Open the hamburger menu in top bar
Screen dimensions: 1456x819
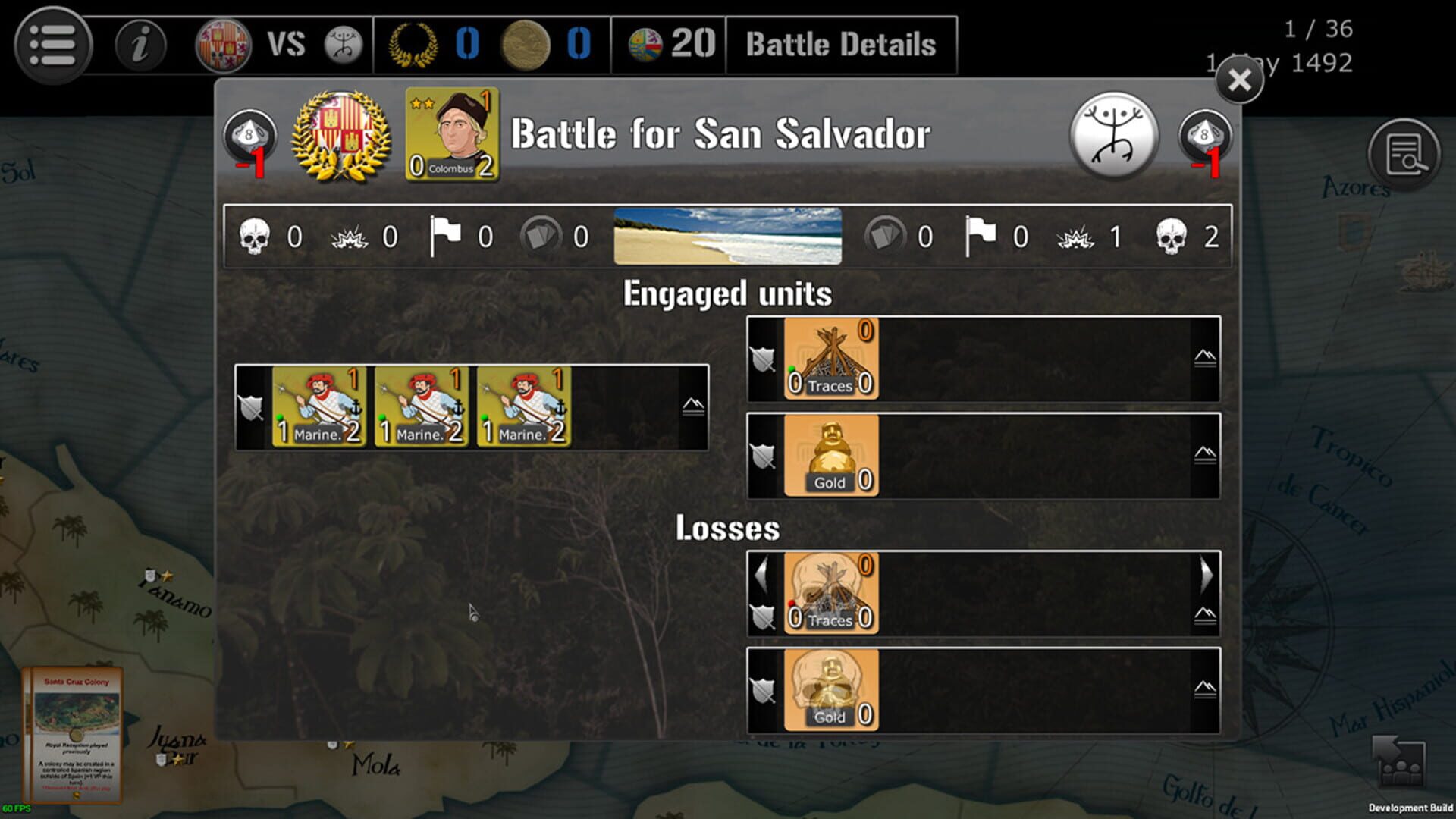[x=52, y=43]
